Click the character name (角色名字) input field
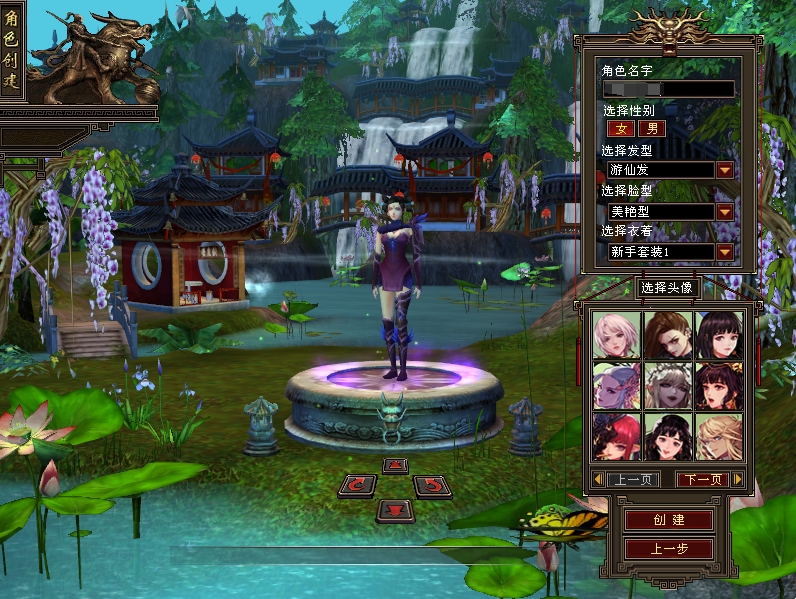 click(668, 89)
